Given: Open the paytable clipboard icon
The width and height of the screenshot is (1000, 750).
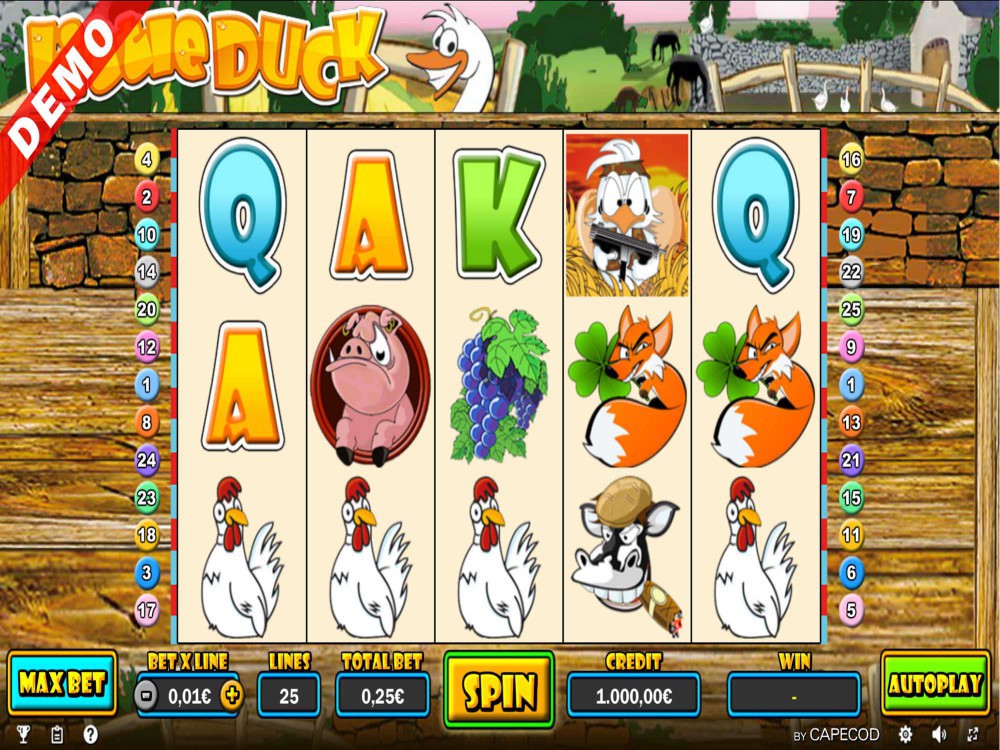Looking at the screenshot, I should (57, 735).
